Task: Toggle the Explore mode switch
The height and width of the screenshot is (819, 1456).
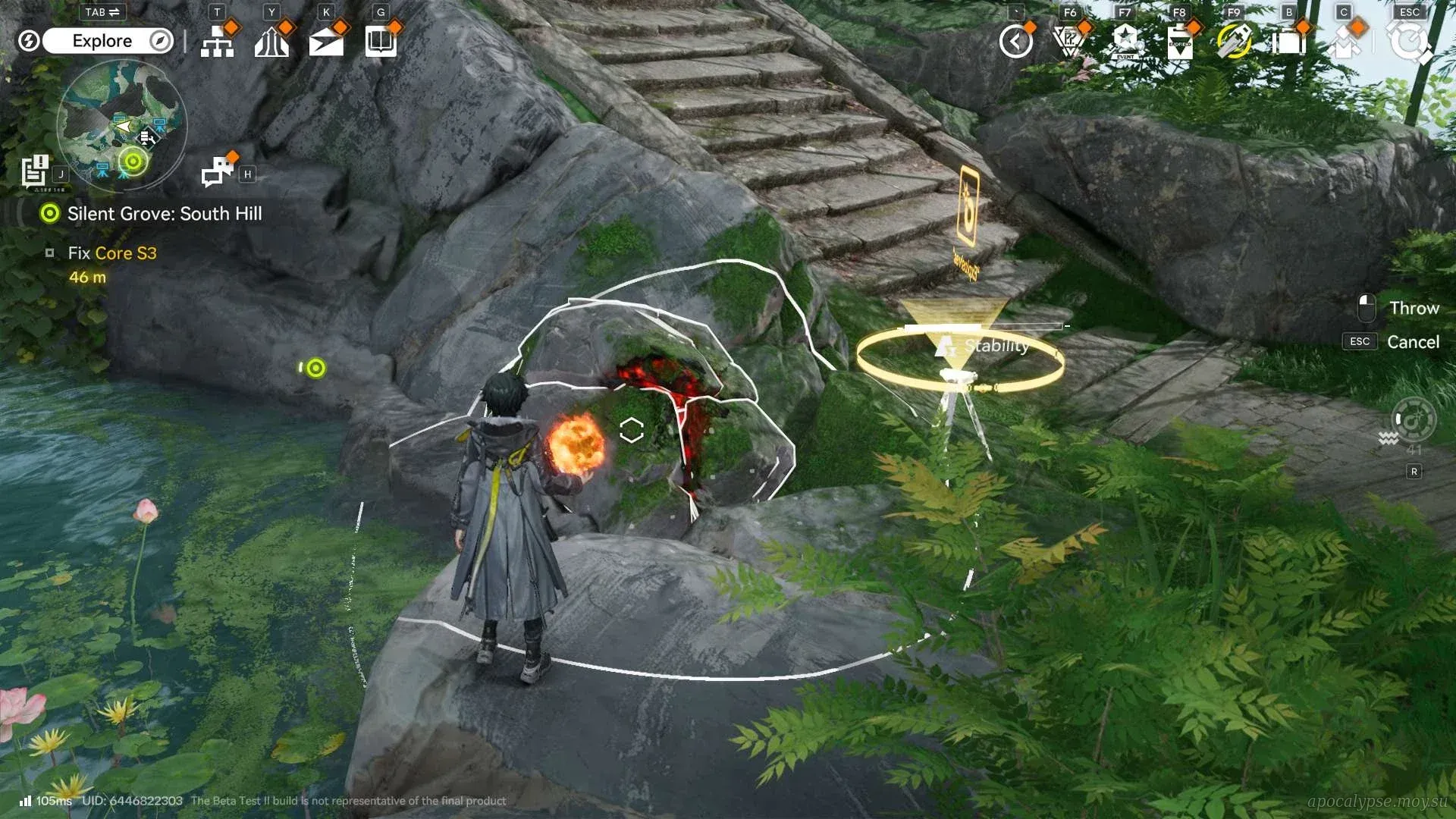Action: (x=108, y=41)
